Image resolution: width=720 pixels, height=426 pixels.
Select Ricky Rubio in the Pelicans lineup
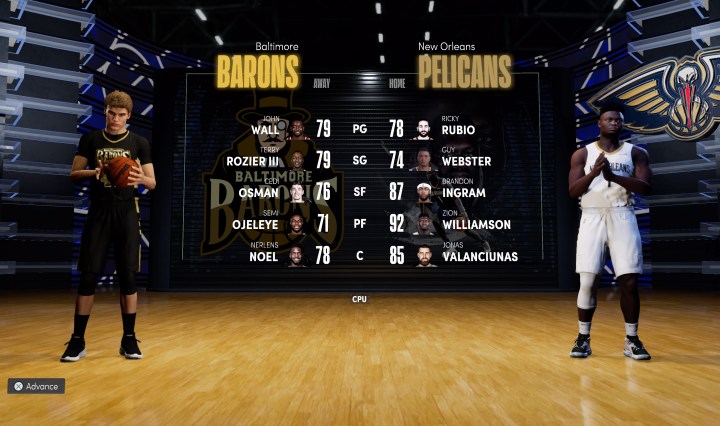(456, 129)
